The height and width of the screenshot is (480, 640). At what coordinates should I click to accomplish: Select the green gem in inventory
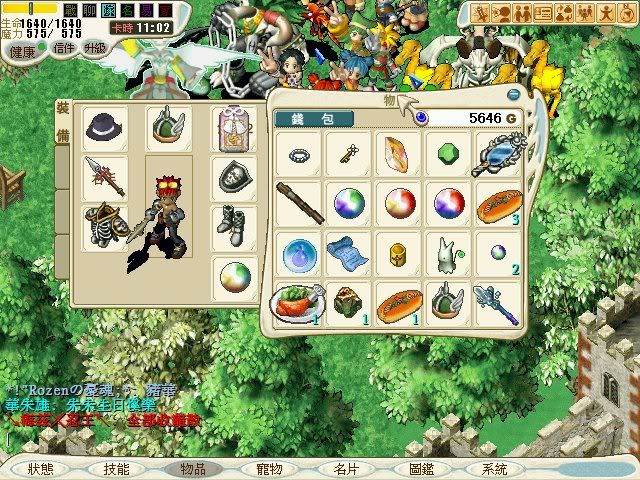point(447,154)
